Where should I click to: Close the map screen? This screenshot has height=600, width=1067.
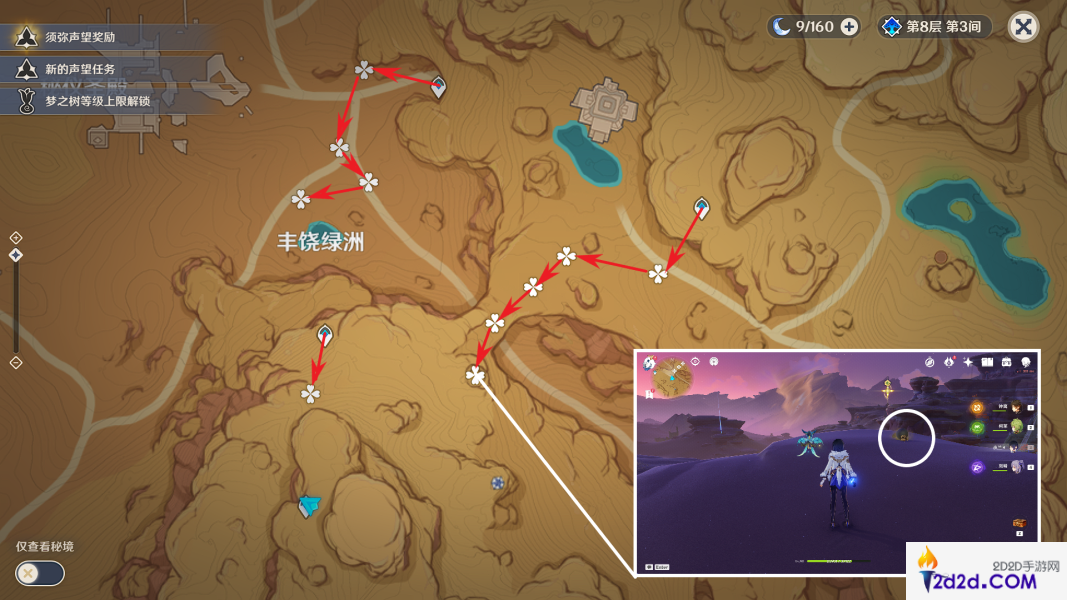click(x=1023, y=27)
